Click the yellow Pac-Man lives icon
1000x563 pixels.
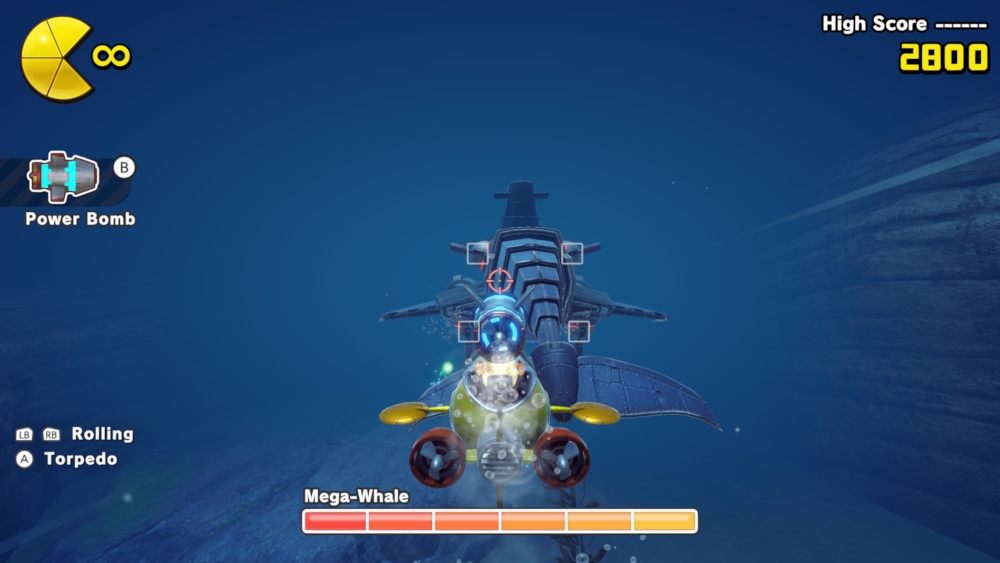pos(56,59)
